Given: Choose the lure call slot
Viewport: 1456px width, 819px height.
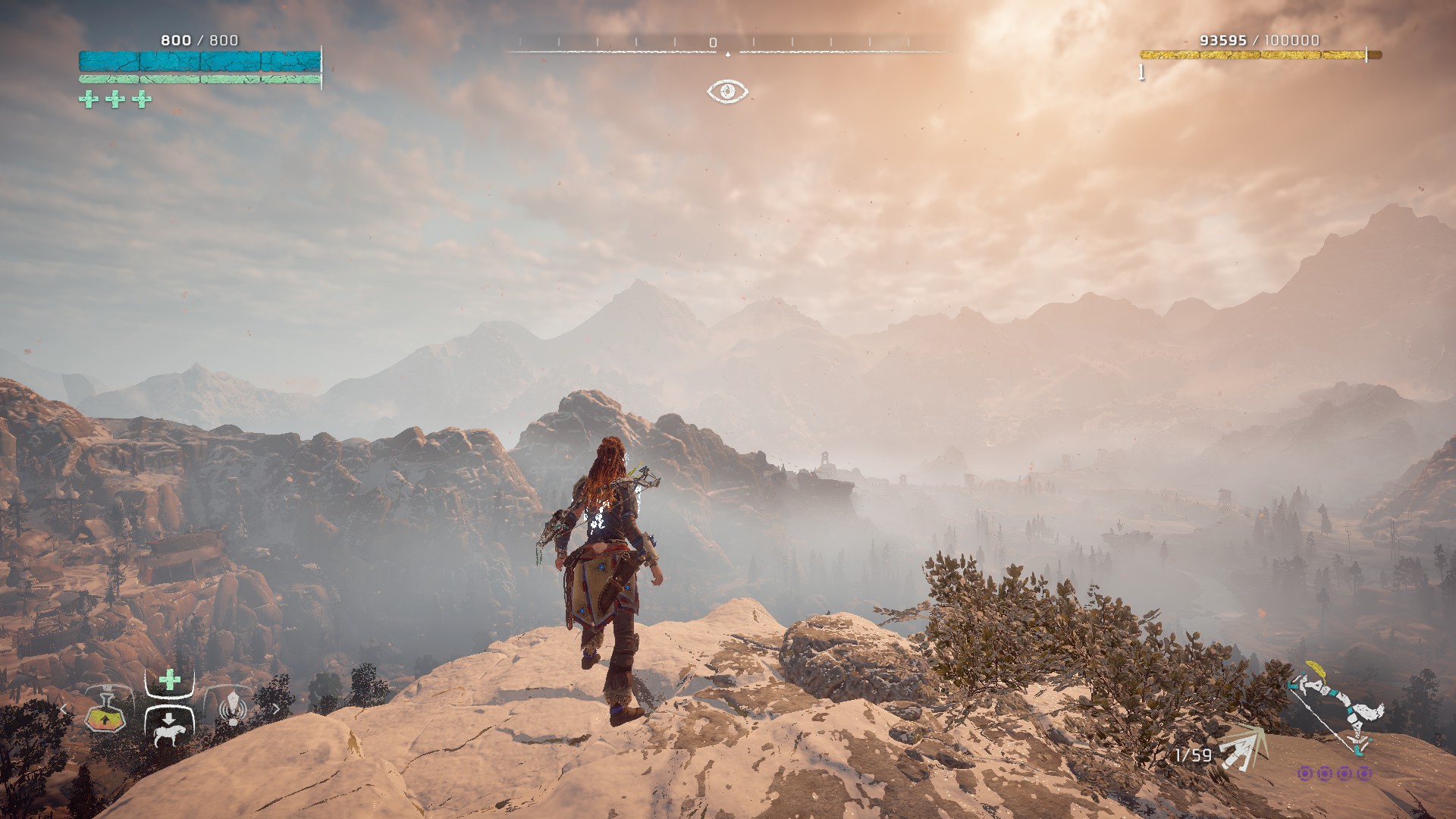Looking at the screenshot, I should (233, 709).
